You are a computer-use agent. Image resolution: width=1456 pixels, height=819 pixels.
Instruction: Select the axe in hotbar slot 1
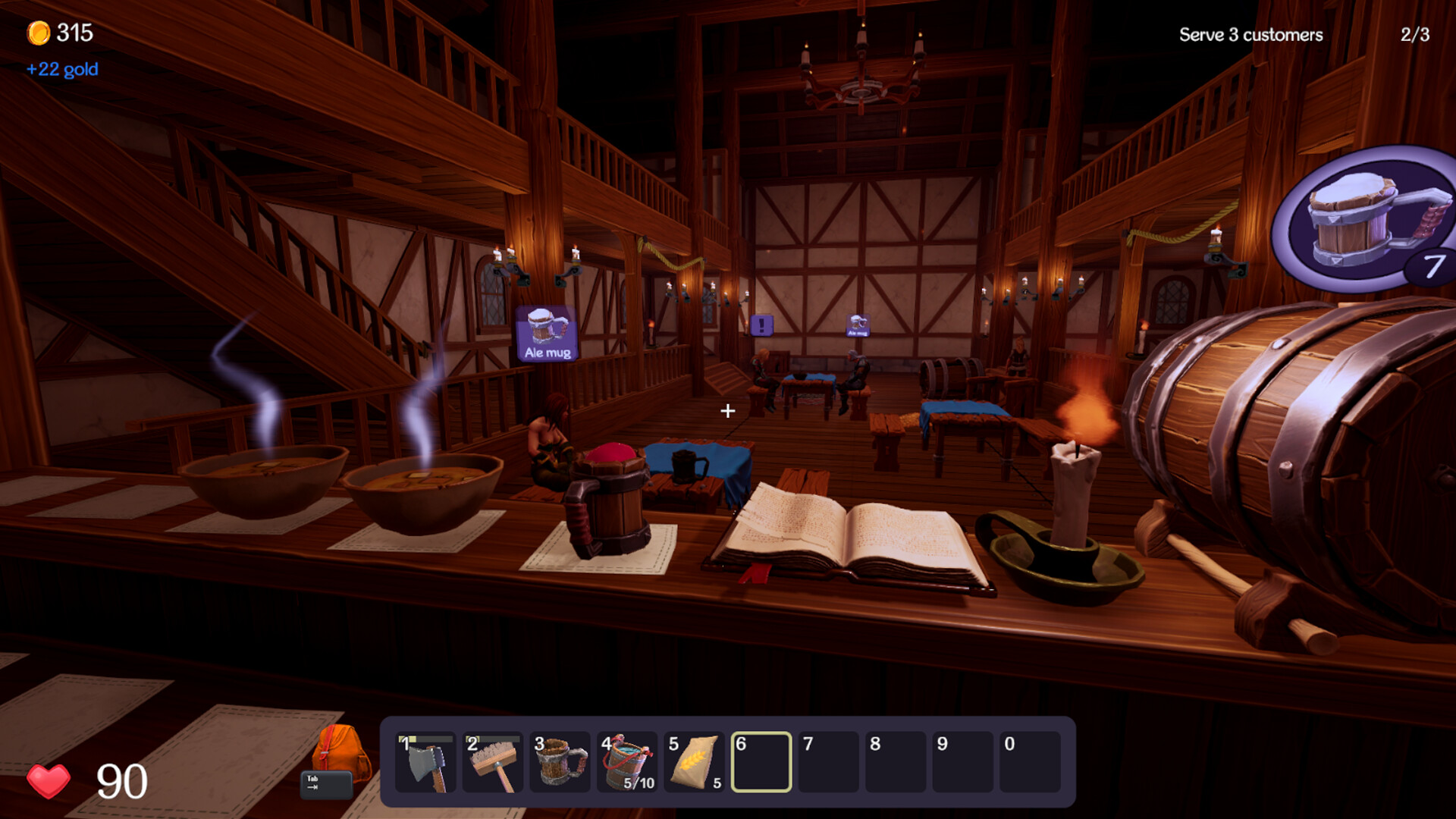tap(427, 764)
